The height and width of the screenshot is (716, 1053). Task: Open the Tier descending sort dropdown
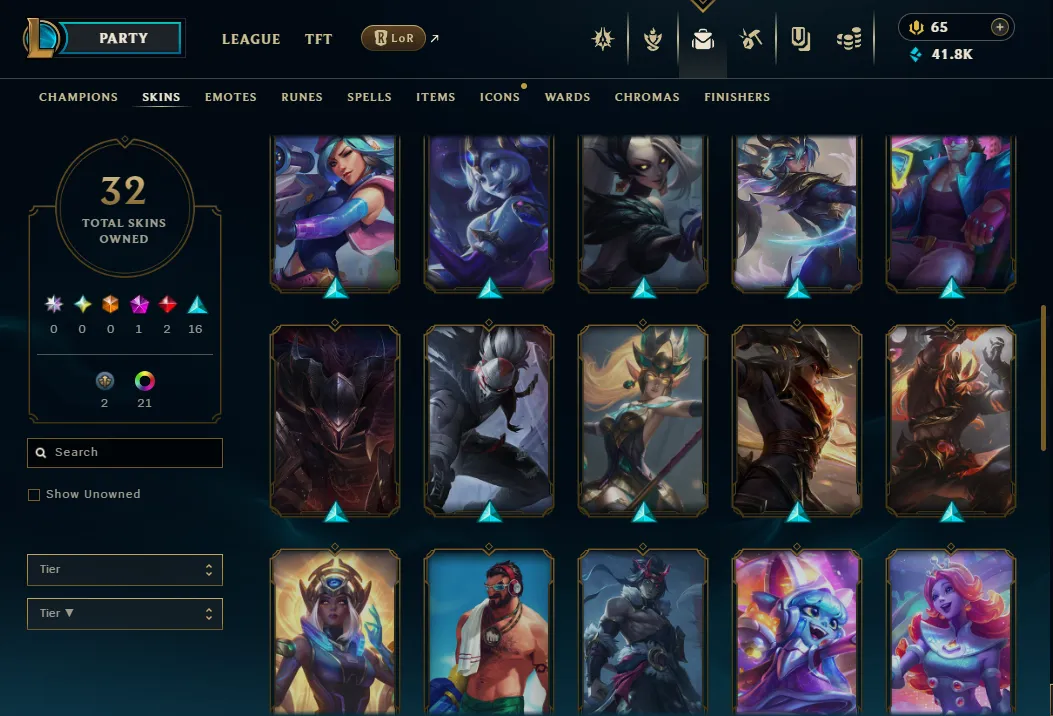(x=125, y=613)
